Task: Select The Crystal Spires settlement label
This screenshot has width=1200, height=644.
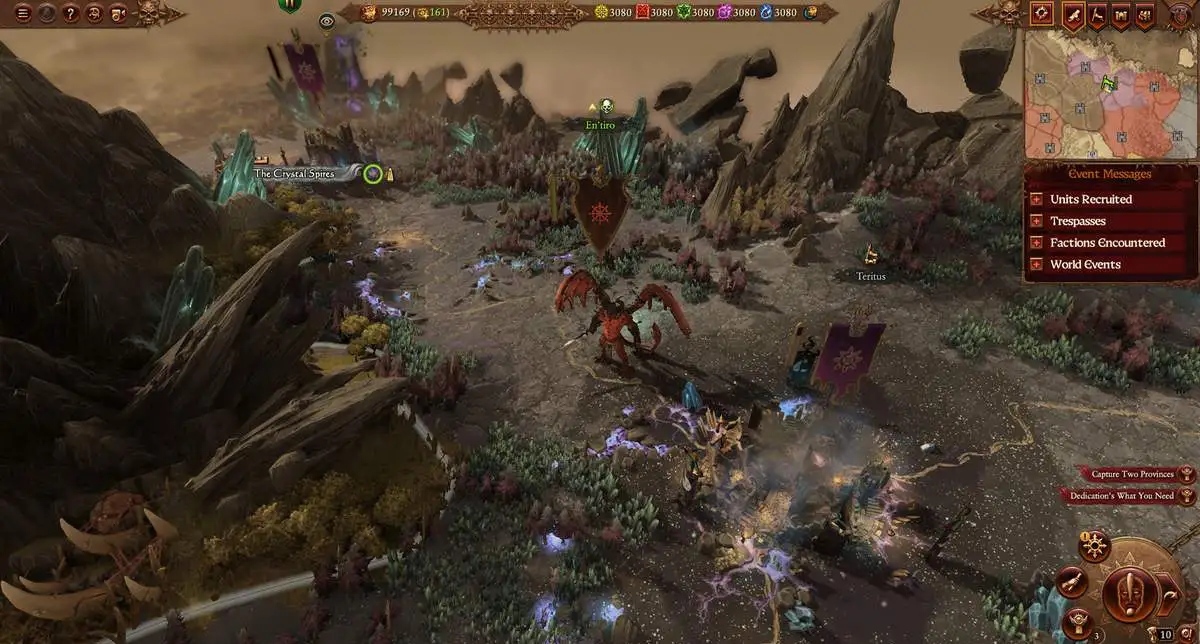Action: 305,174
